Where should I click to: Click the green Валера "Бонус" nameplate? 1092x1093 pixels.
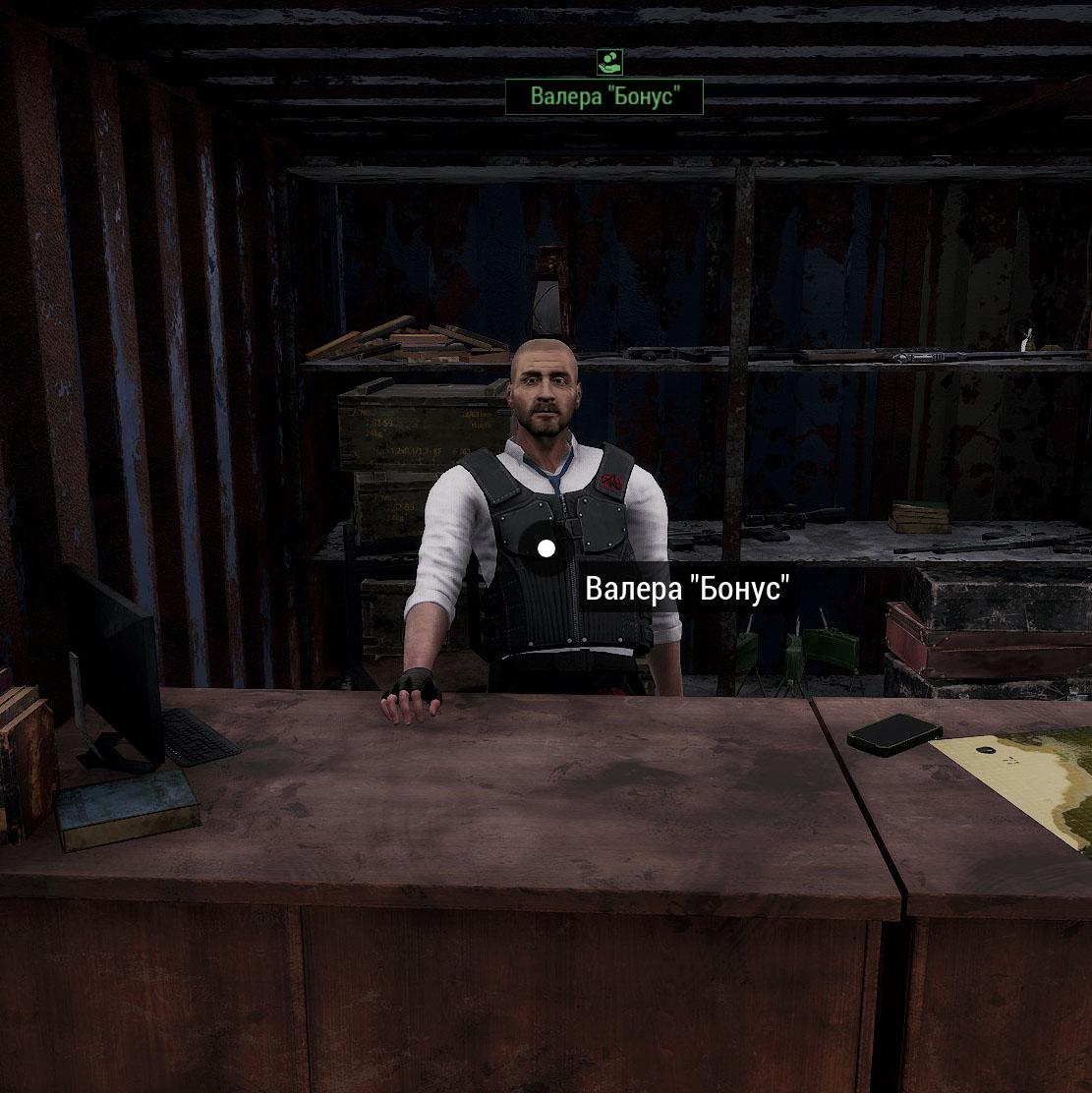603,97
